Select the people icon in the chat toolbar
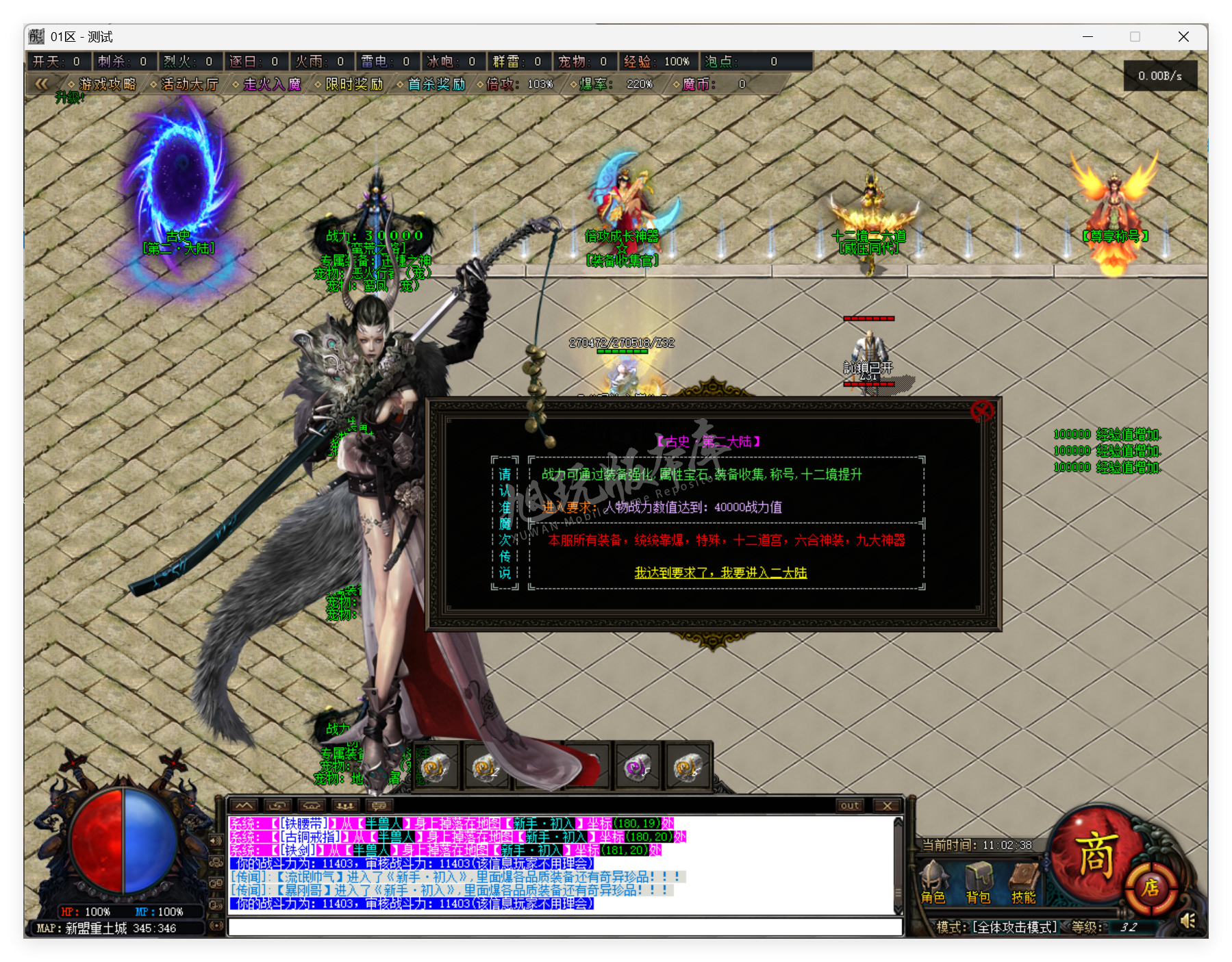The image size is (1232, 962). coord(346,806)
